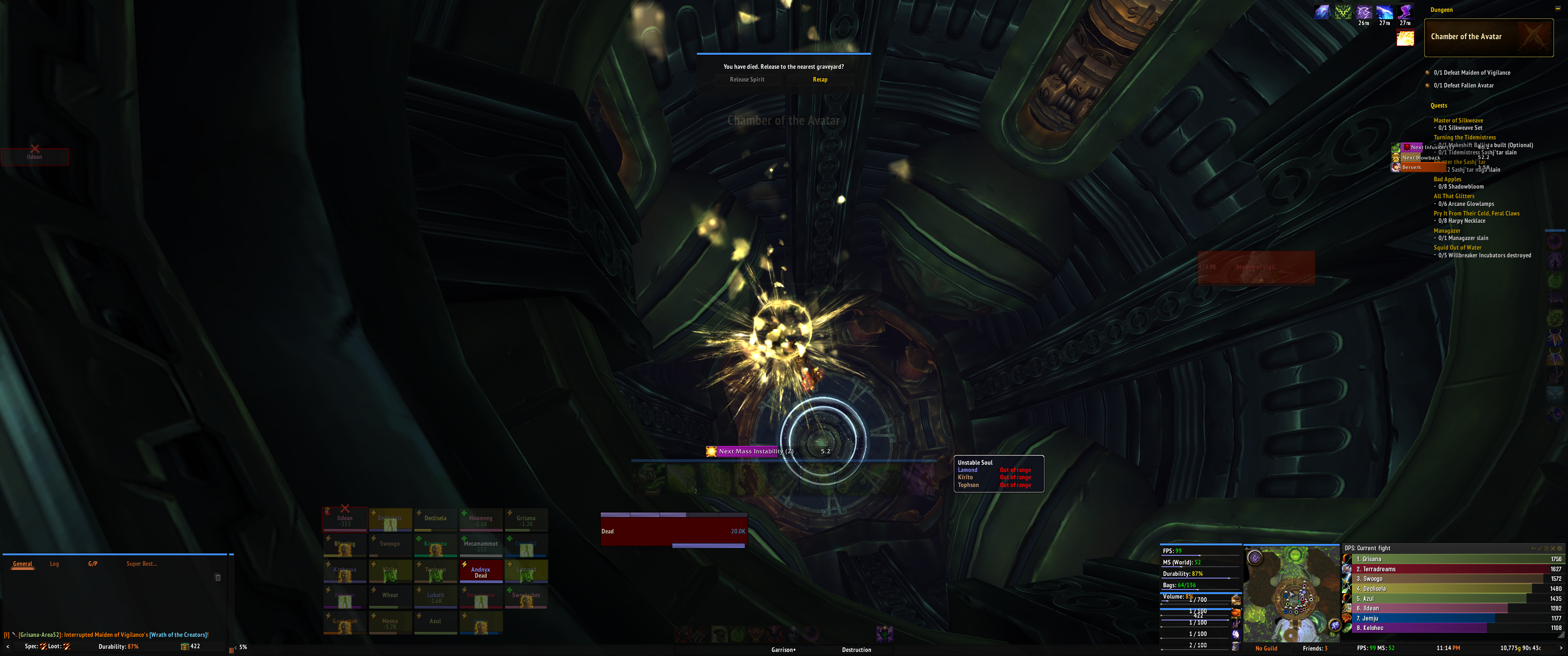Target Declisela in the raid frames
Viewport: 1568px width, 656px height.
[435, 519]
